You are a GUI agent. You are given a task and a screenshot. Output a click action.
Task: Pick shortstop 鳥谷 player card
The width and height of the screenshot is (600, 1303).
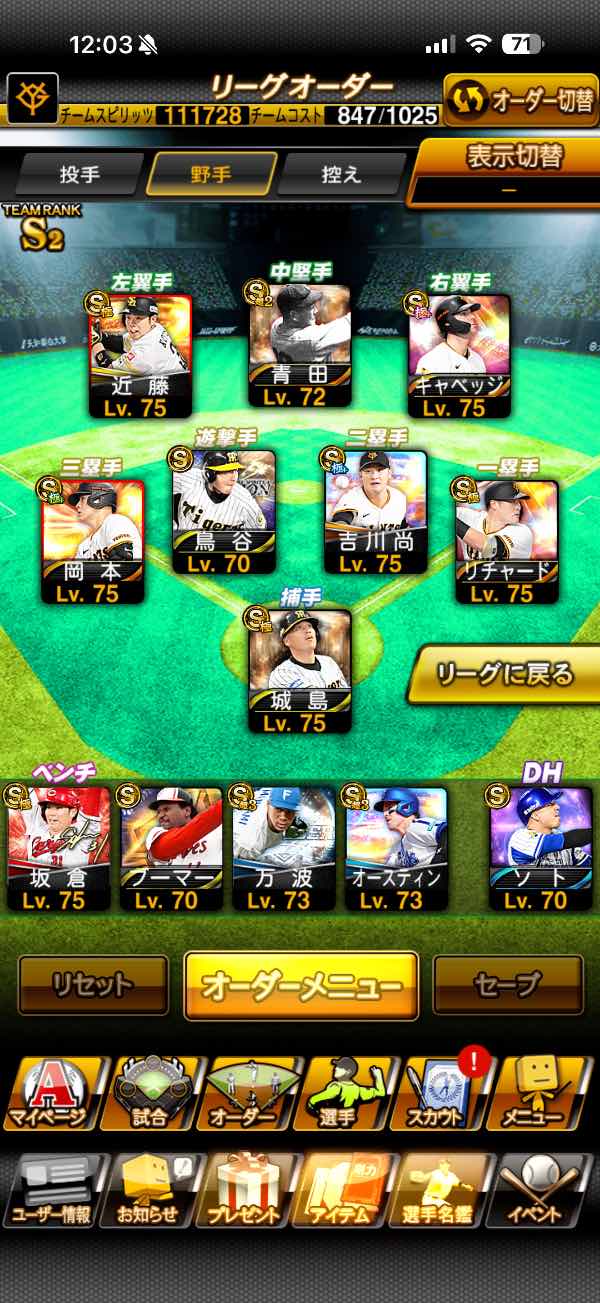click(224, 510)
